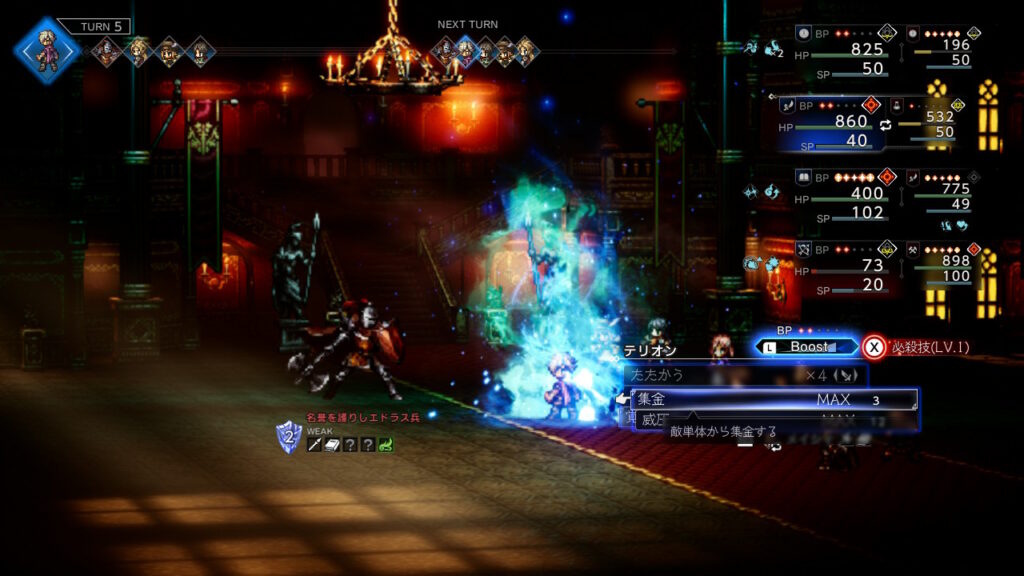Select the green wind weakness icon
Screen dimensions: 1024x576
pyautogui.click(x=385, y=445)
